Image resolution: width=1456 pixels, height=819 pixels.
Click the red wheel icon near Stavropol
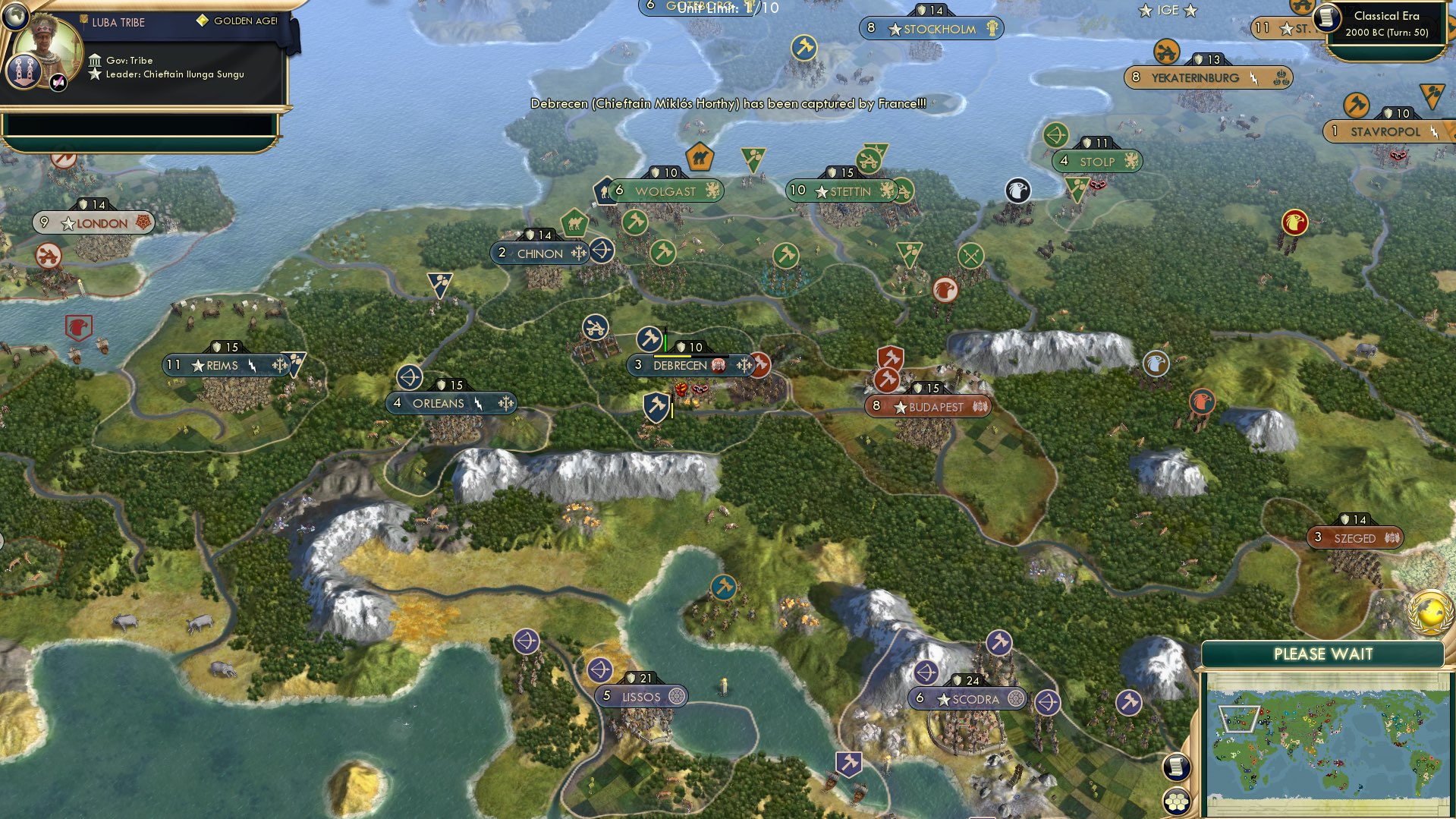[1398, 156]
